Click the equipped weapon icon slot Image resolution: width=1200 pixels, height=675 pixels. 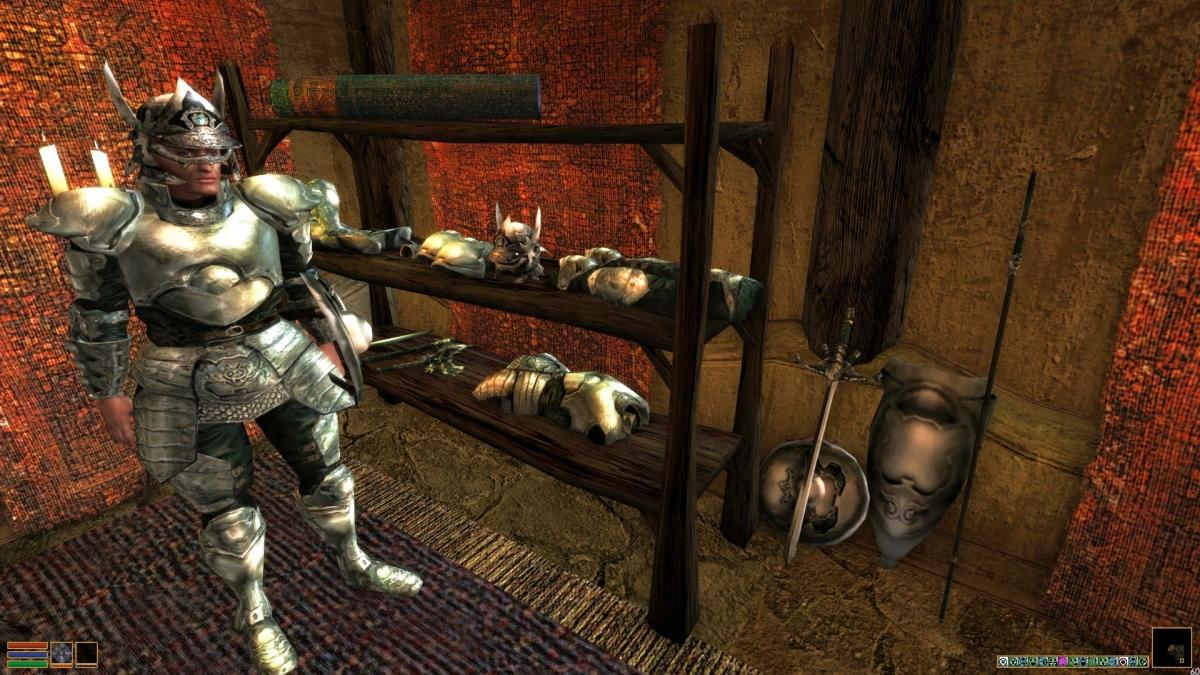[62, 654]
